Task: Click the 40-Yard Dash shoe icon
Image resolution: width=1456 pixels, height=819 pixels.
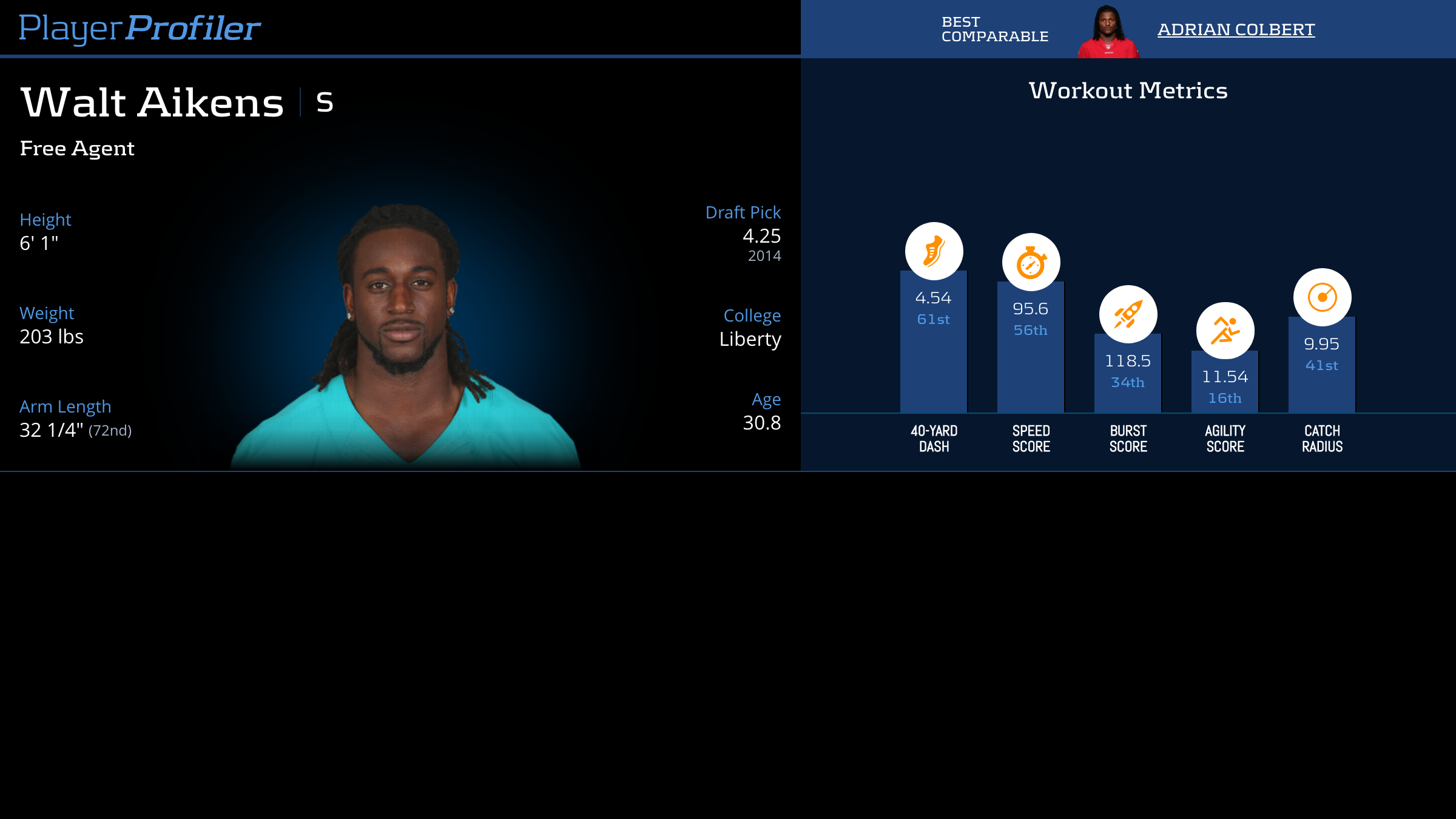Action: [x=934, y=251]
